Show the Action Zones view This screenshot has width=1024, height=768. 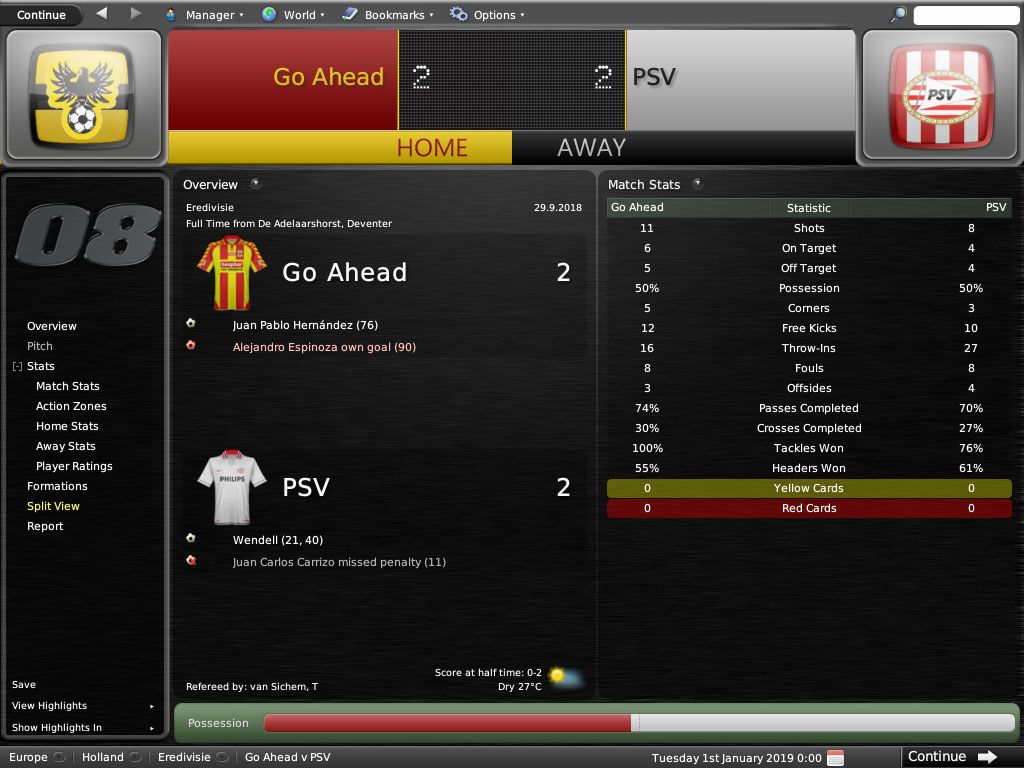click(71, 406)
